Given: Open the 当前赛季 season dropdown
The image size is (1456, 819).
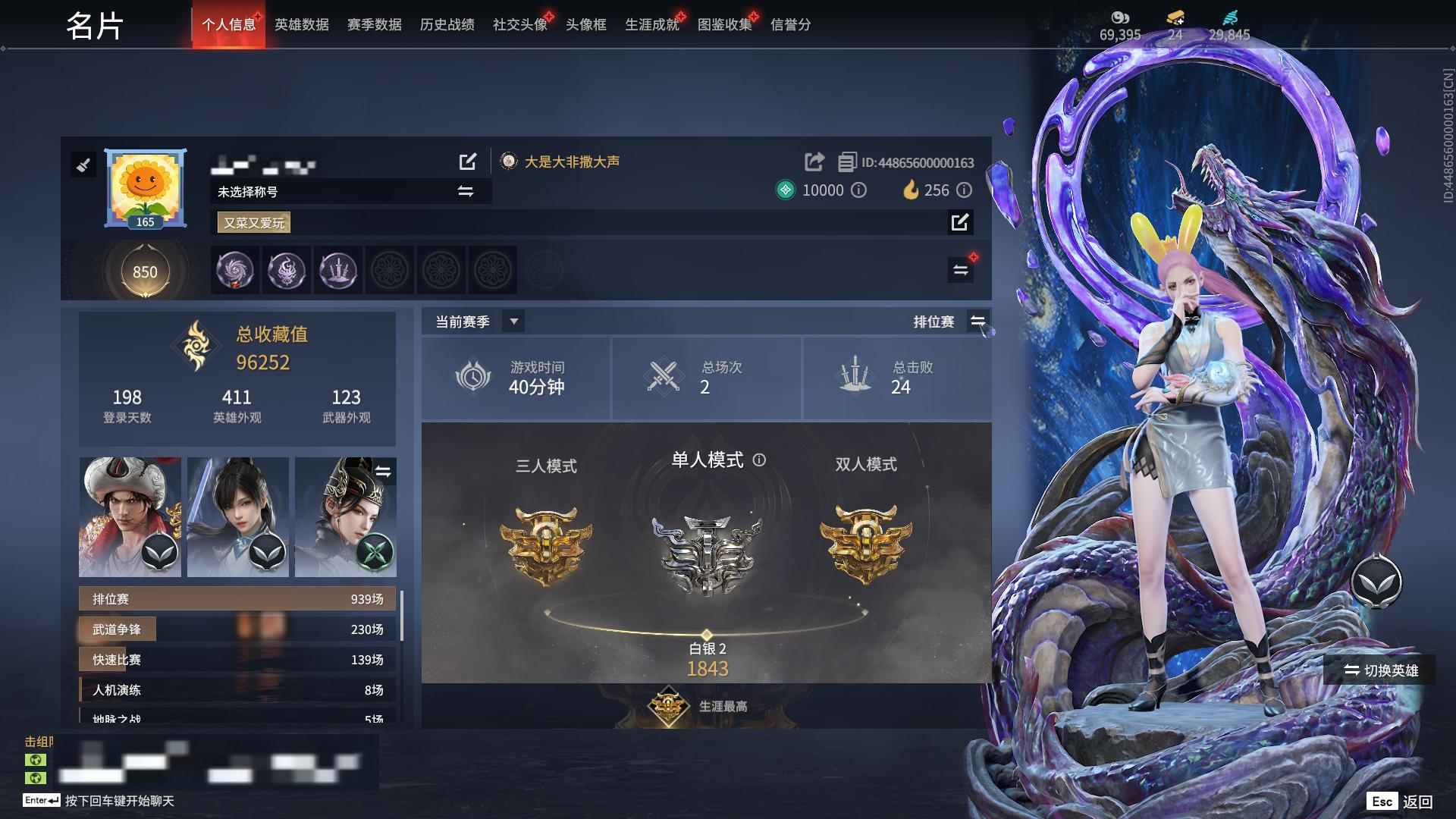Looking at the screenshot, I should [513, 322].
